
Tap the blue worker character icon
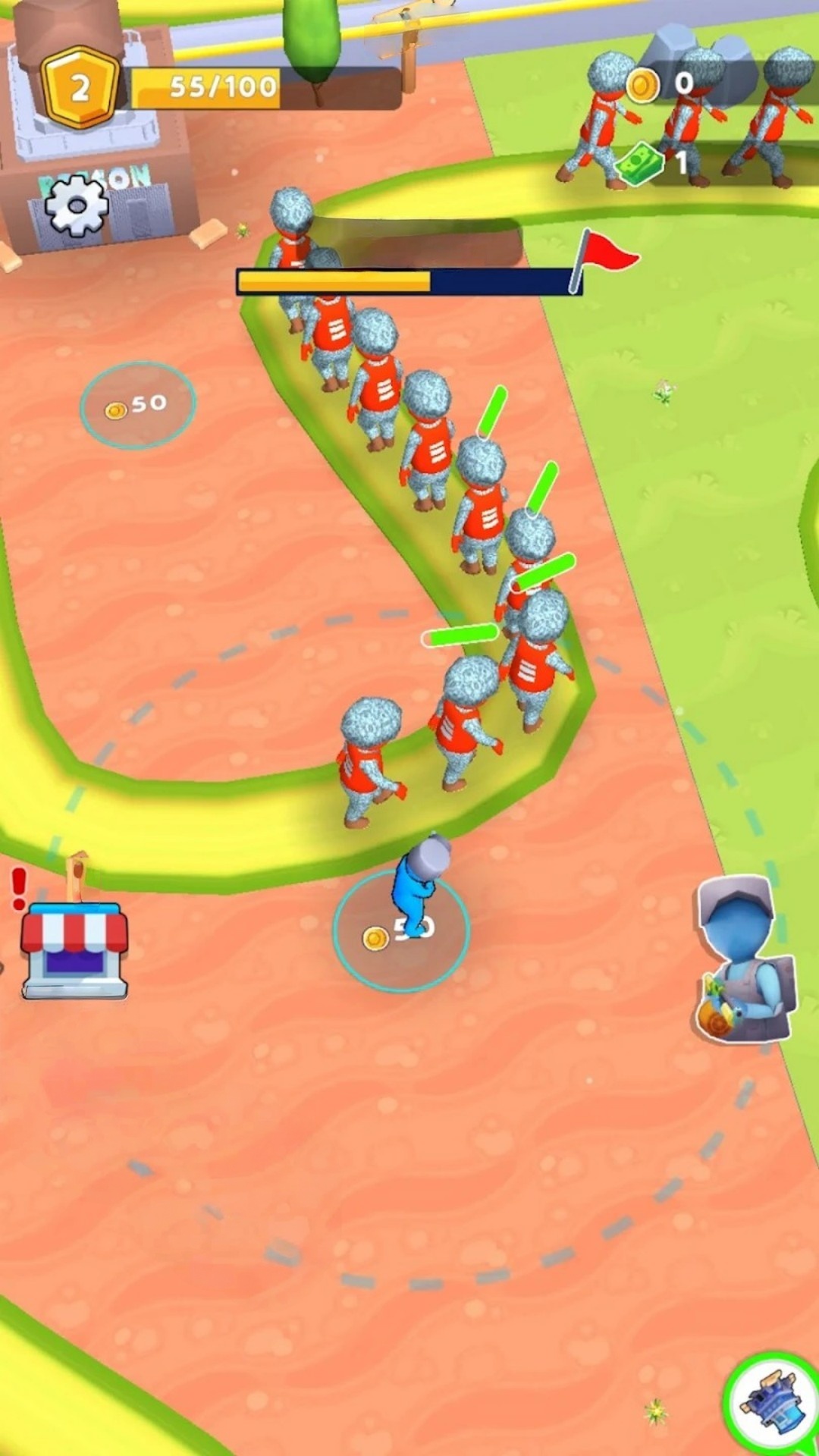coord(745,960)
